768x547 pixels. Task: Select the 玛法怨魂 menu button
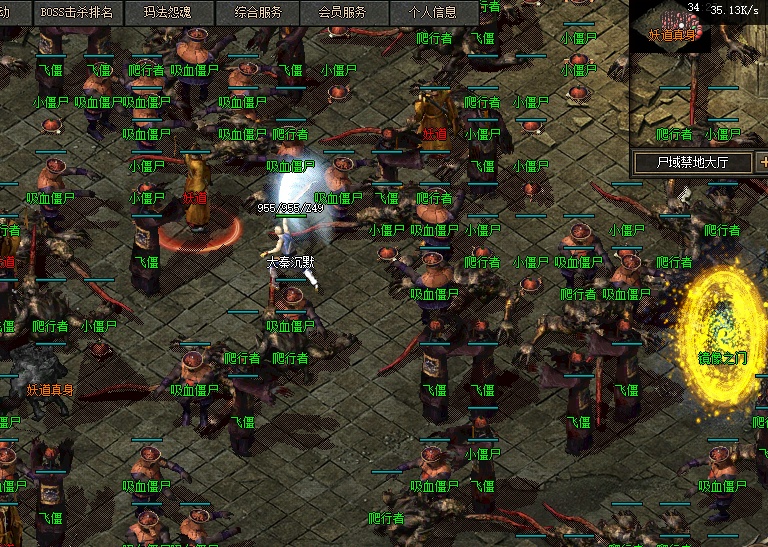click(166, 13)
